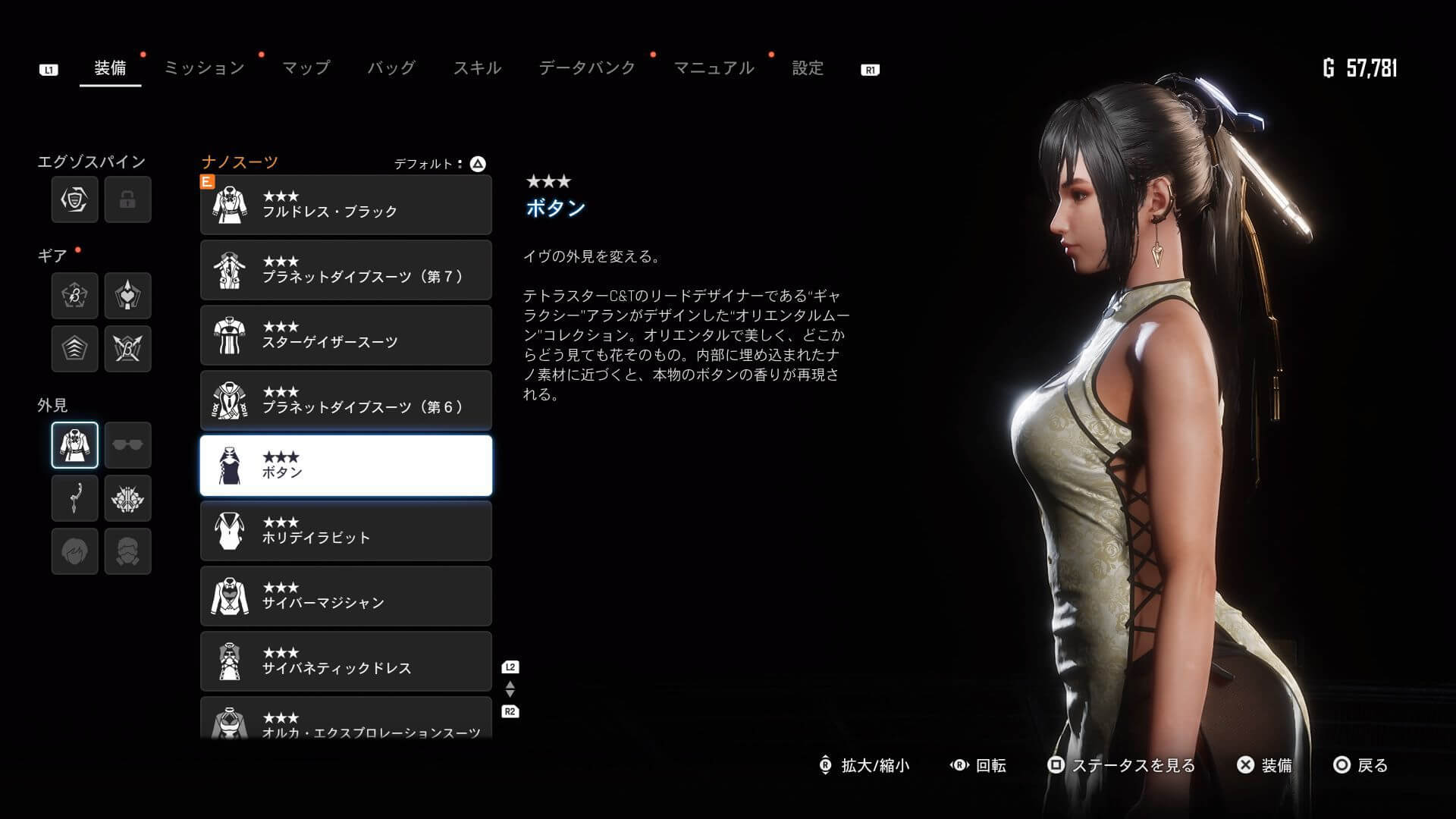Open the earring accessory slot
Screen dimensions: 1456x819
(74, 498)
